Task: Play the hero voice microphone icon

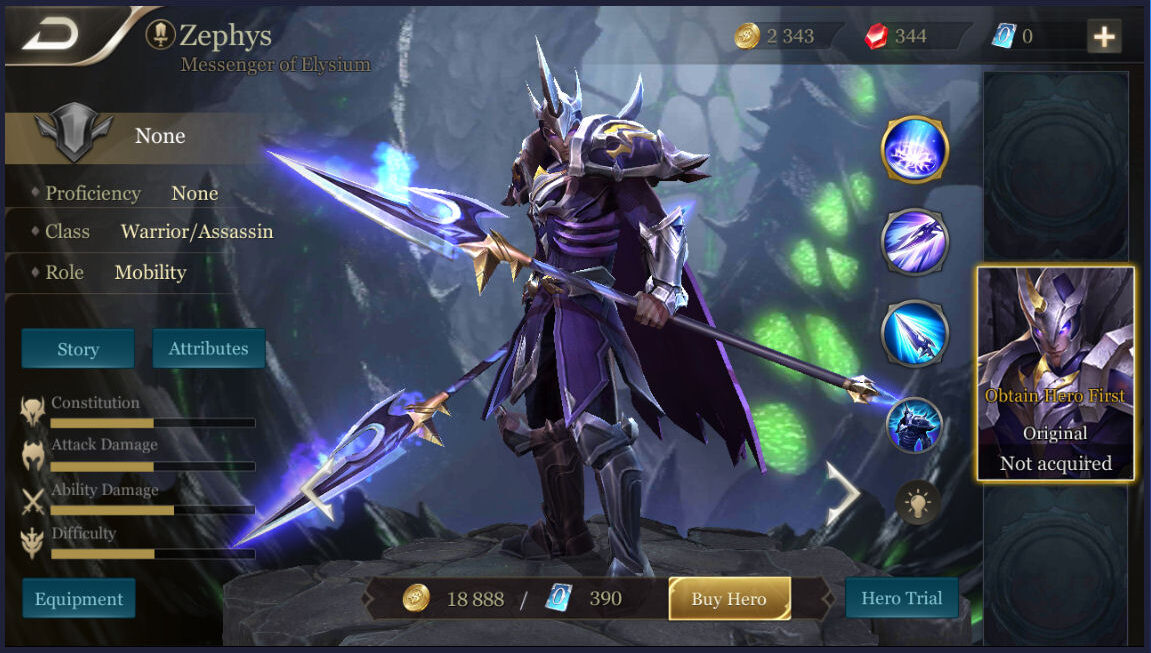Action: 159,35
